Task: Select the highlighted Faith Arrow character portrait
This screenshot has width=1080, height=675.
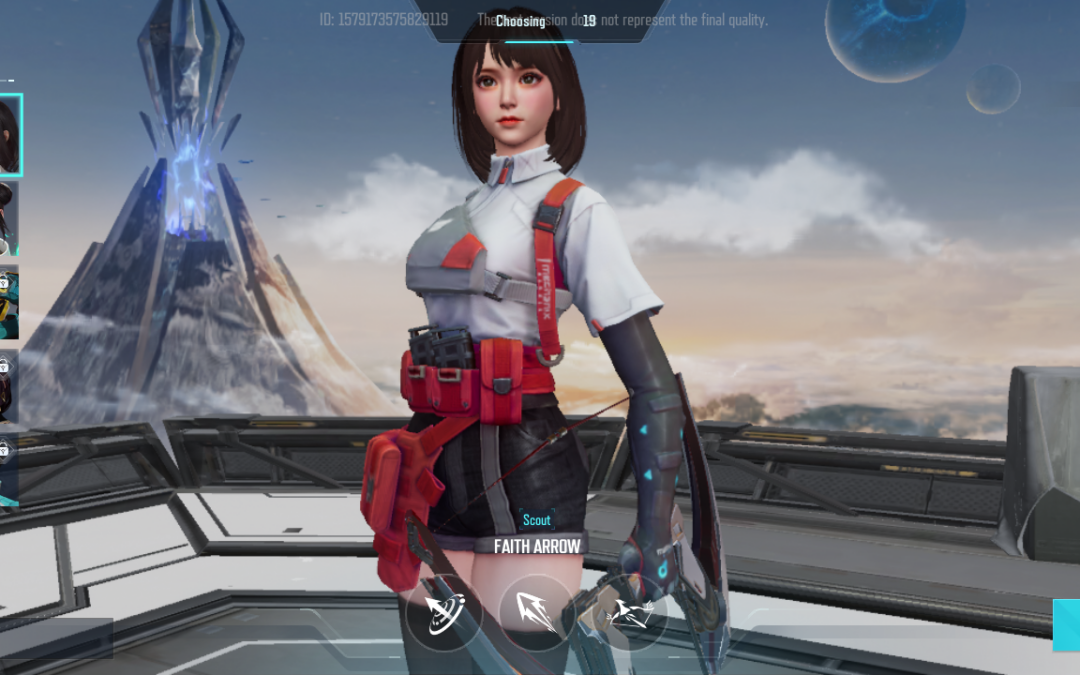Action: coord(9,135)
